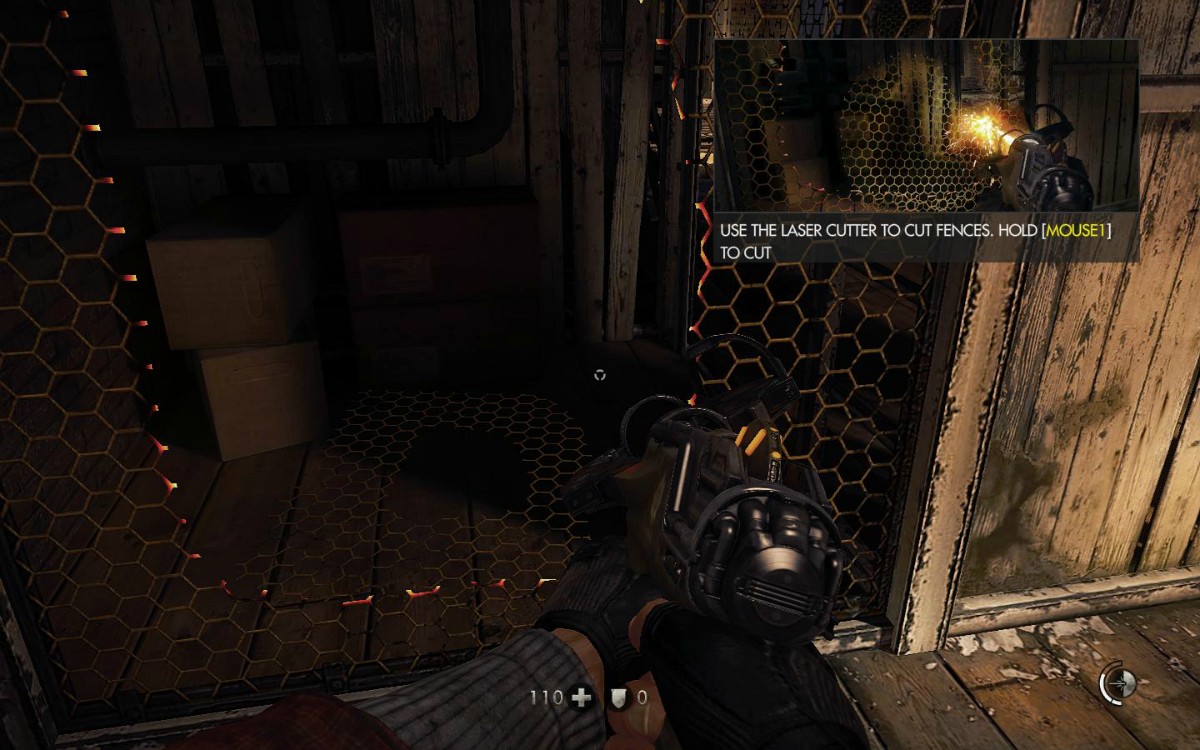Image resolution: width=1200 pixels, height=750 pixels.
Task: Click the laser cutter tutorial preview image
Action: pyautogui.click(x=926, y=126)
